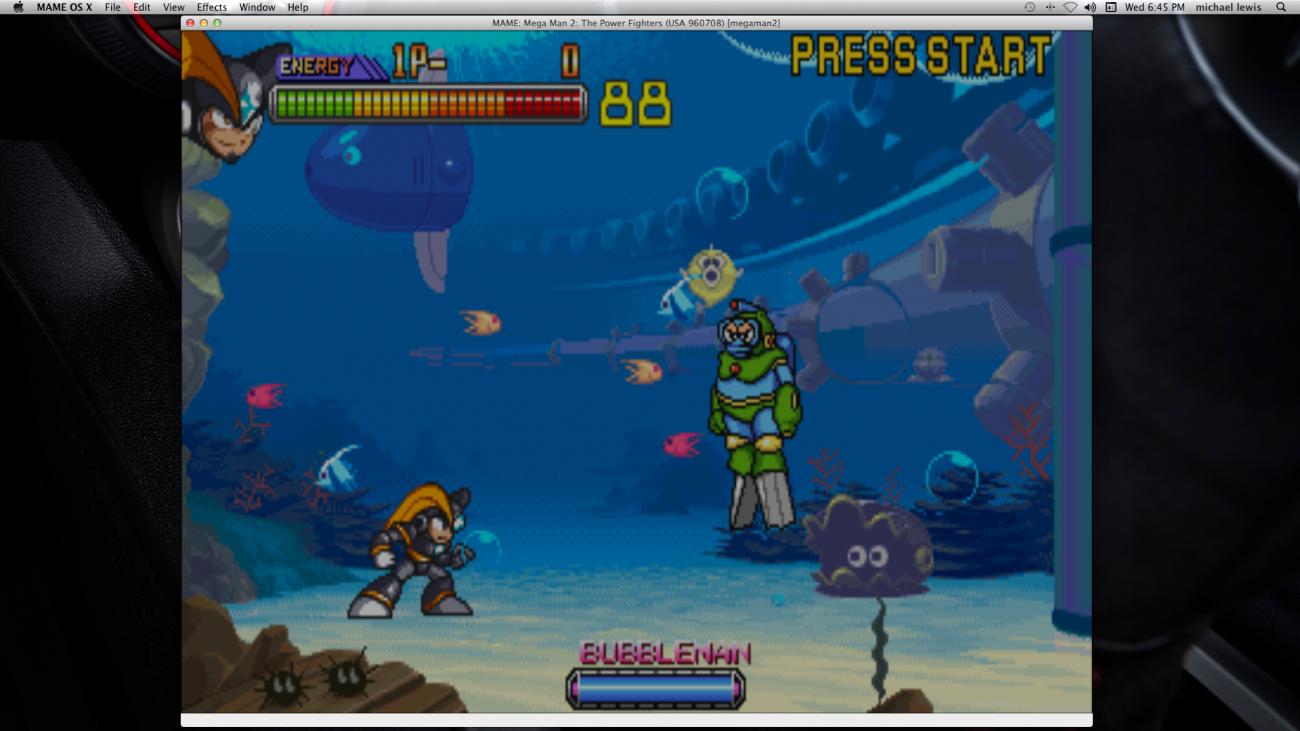
Task: Click the MAME OS X application menu
Action: [62, 7]
